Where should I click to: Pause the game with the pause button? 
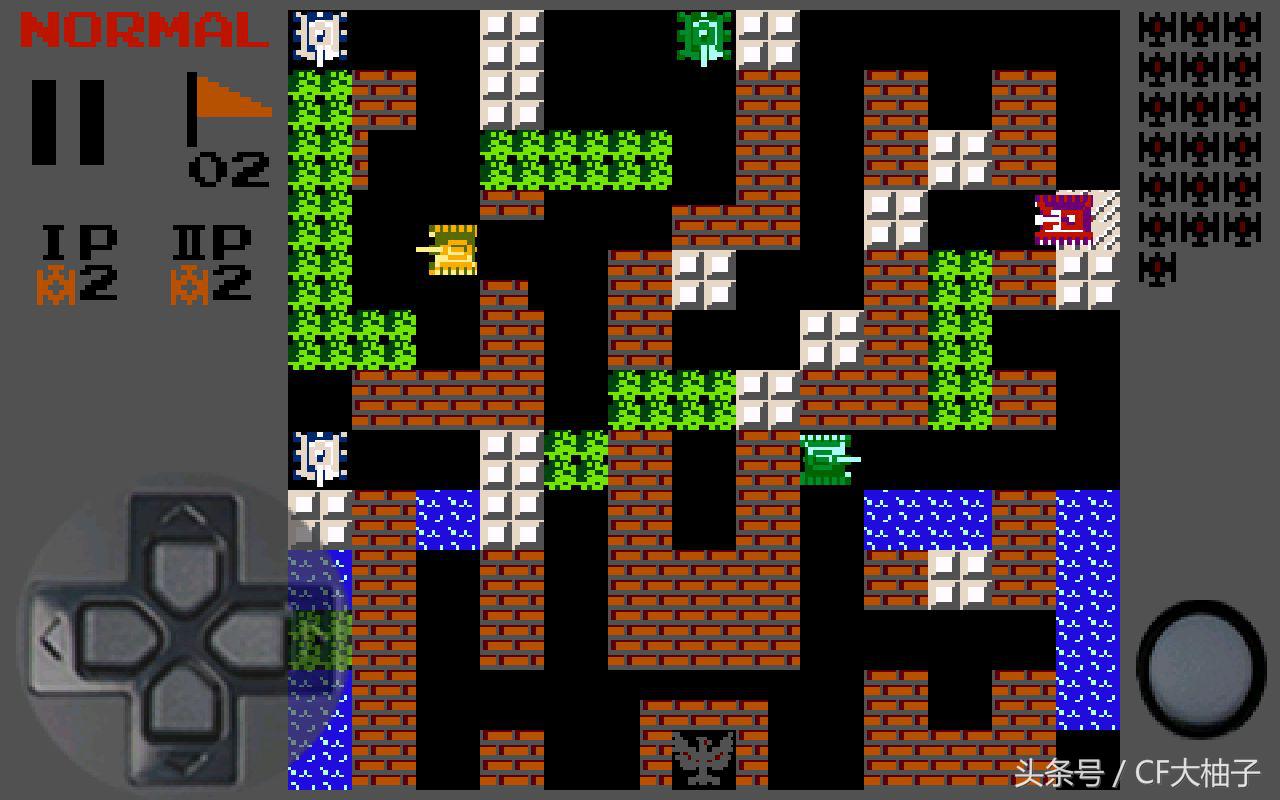coord(68,121)
